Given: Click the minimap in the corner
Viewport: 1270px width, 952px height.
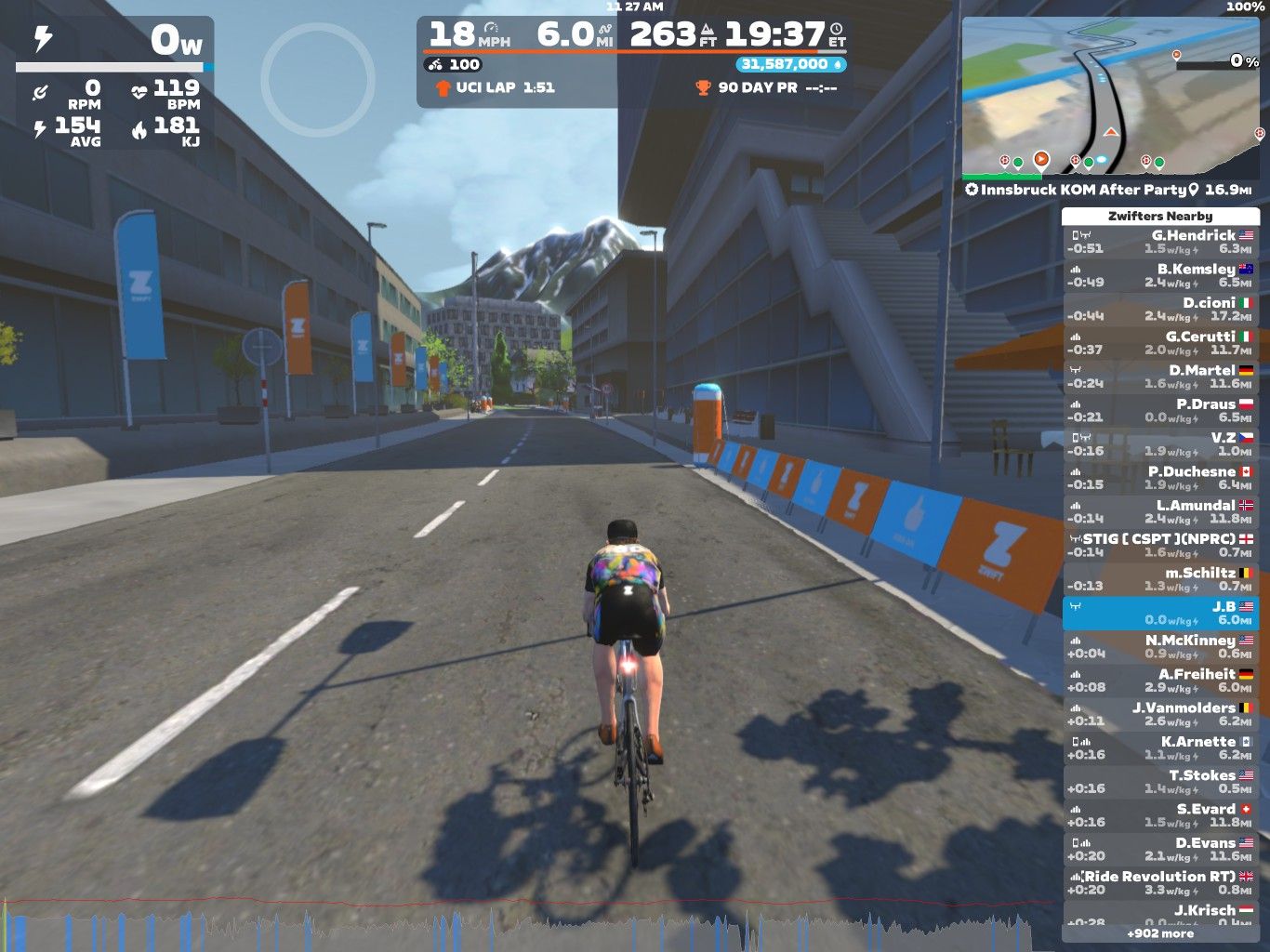Looking at the screenshot, I should (1112, 96).
